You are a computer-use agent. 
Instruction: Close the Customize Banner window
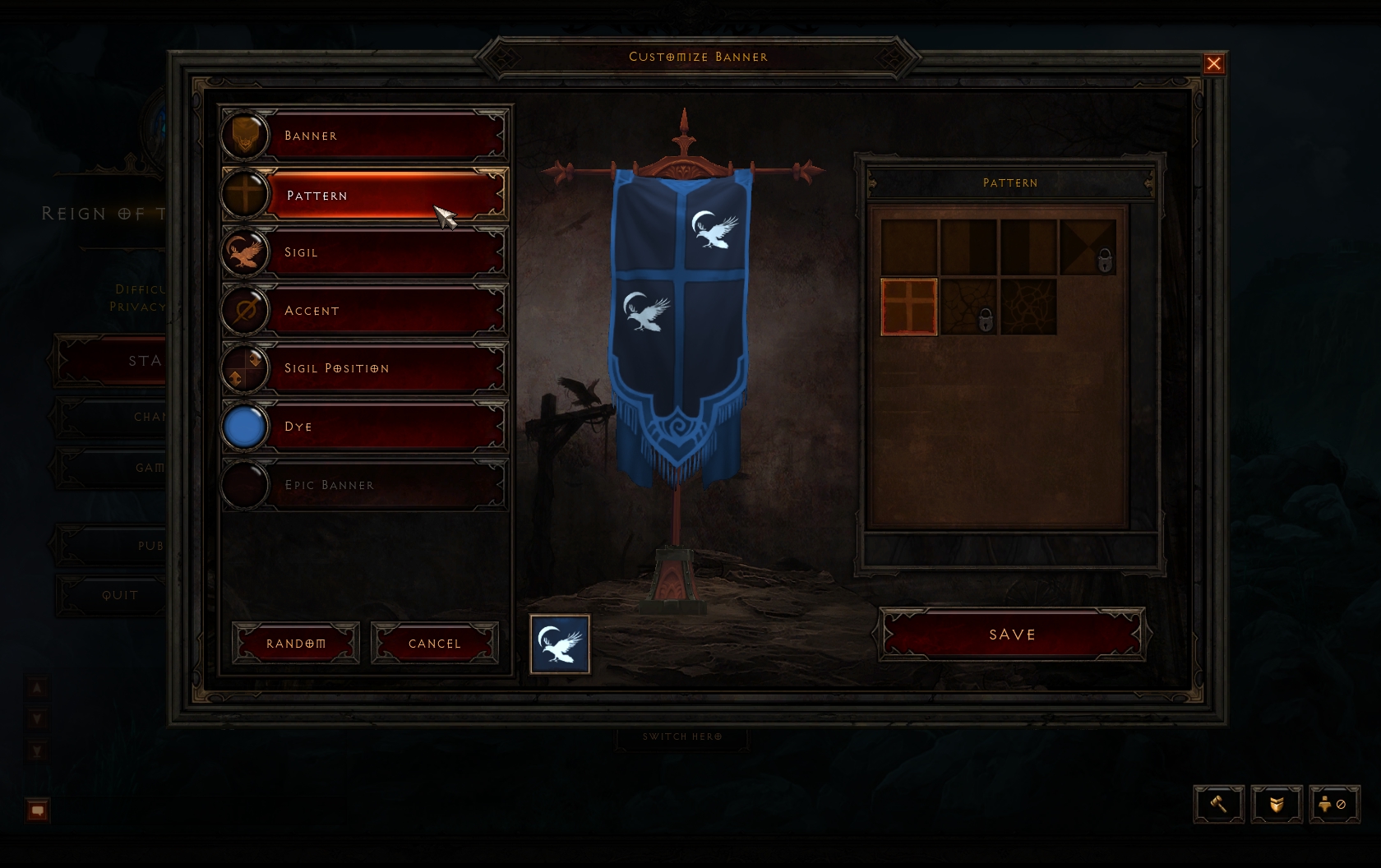[x=1213, y=64]
